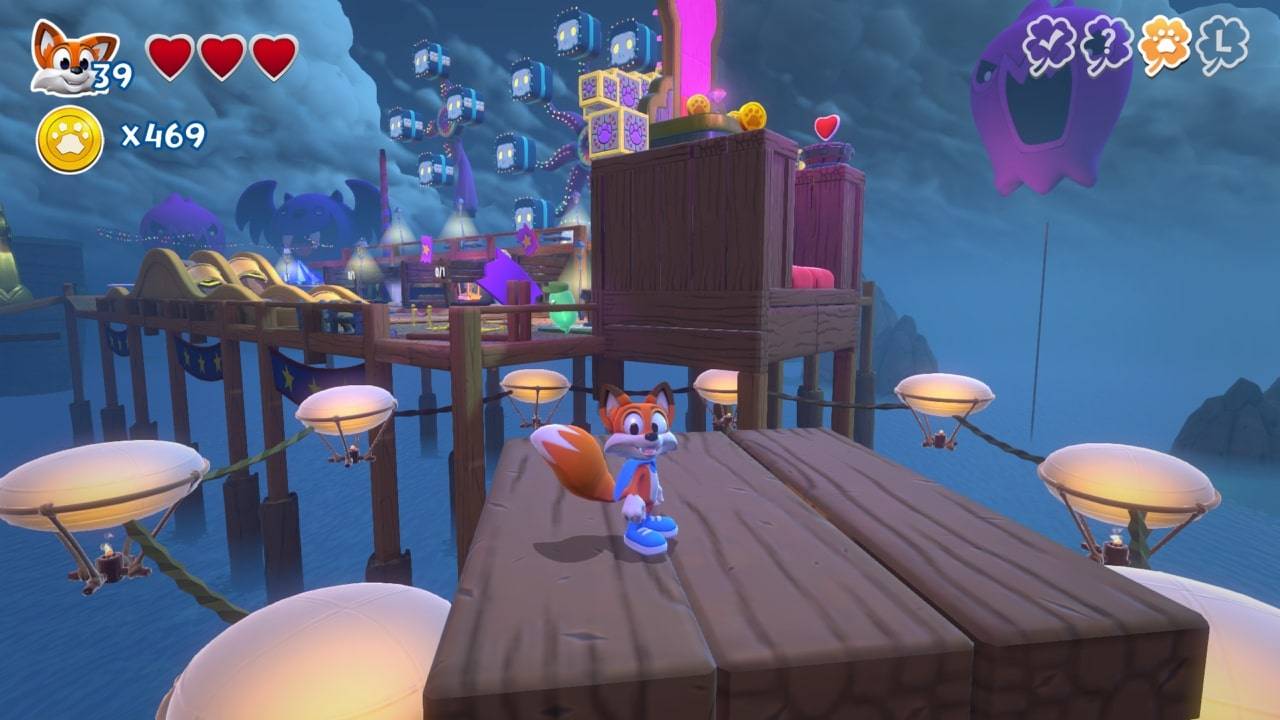Click the floating heart pickup above the wooden tower
Viewport: 1280px width, 720px height.
(x=826, y=127)
